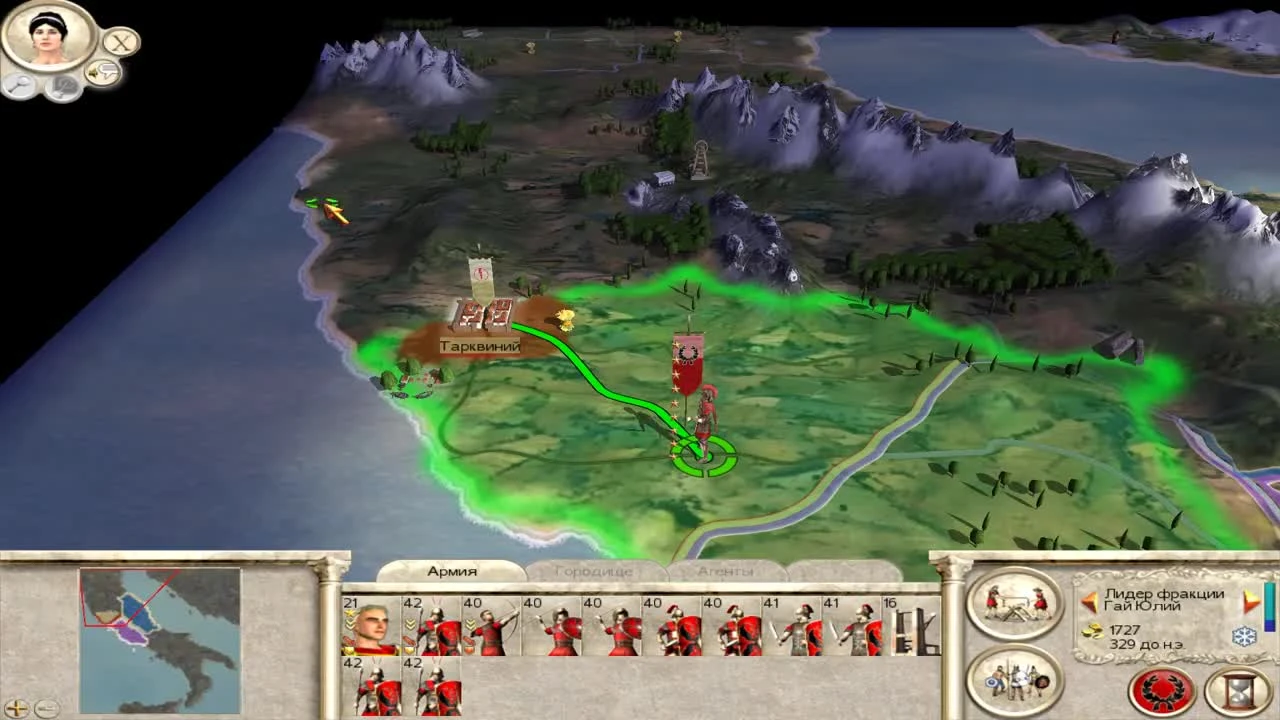Viewport: 1280px width, 720px height.
Task: Toggle the magnifying glass zoom mode
Action: tap(19, 85)
